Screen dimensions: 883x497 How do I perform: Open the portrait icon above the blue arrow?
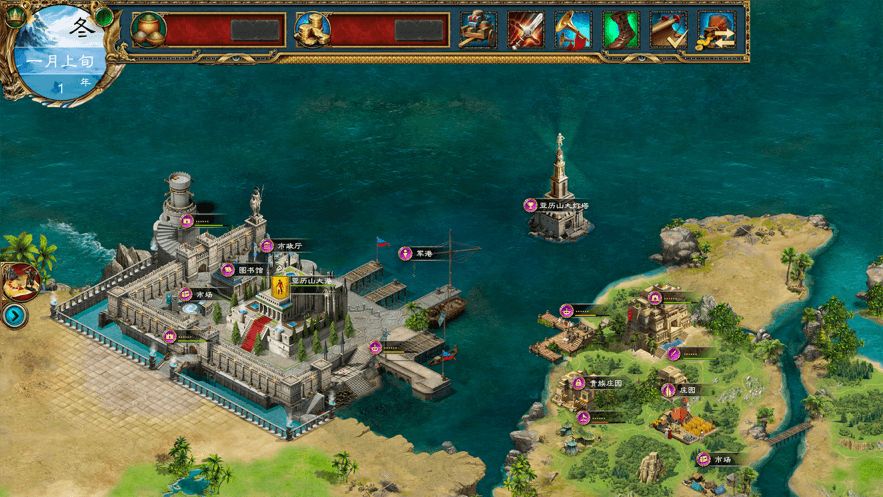(18, 282)
